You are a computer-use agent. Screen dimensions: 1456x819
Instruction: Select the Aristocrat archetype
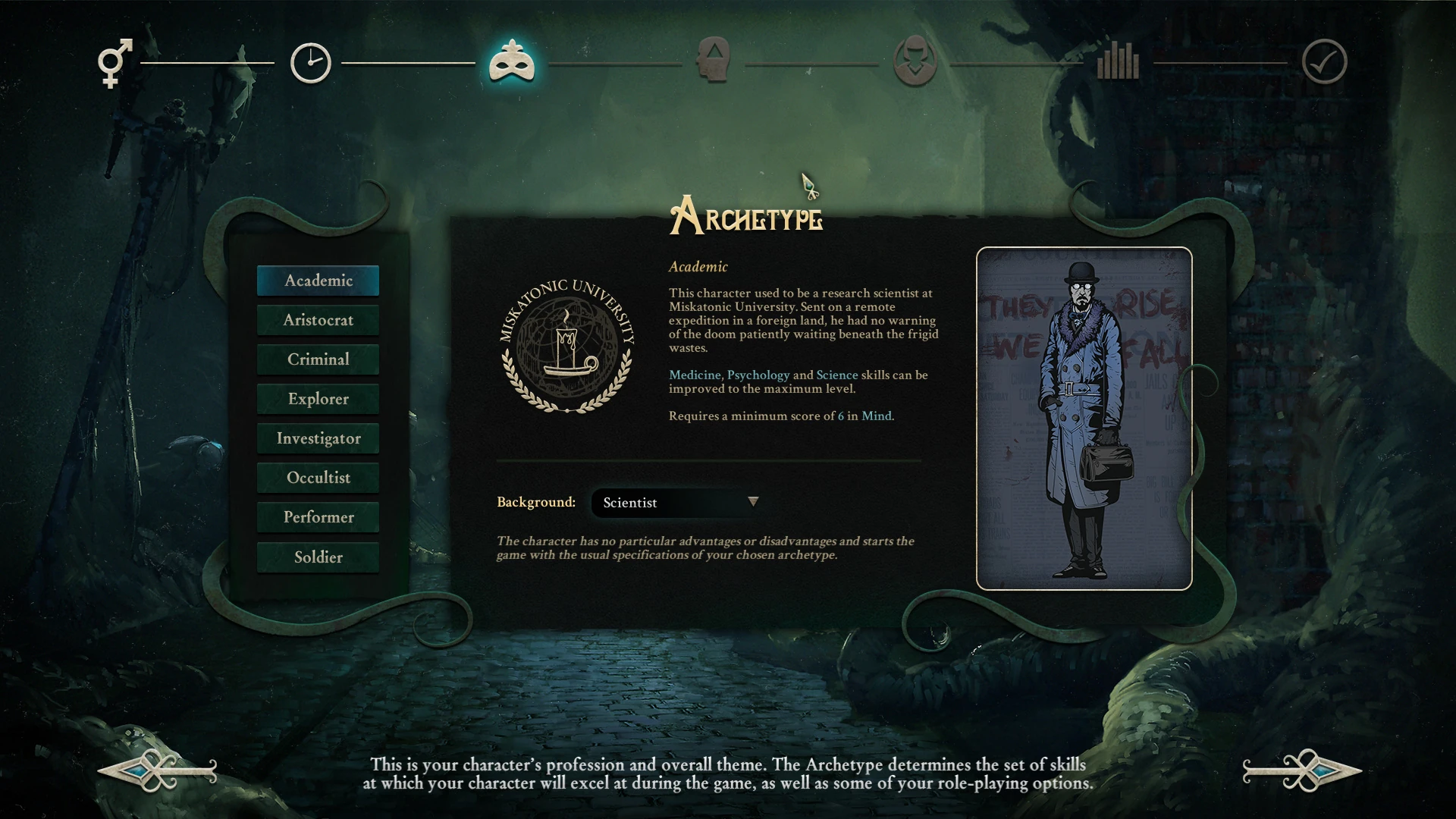click(318, 320)
